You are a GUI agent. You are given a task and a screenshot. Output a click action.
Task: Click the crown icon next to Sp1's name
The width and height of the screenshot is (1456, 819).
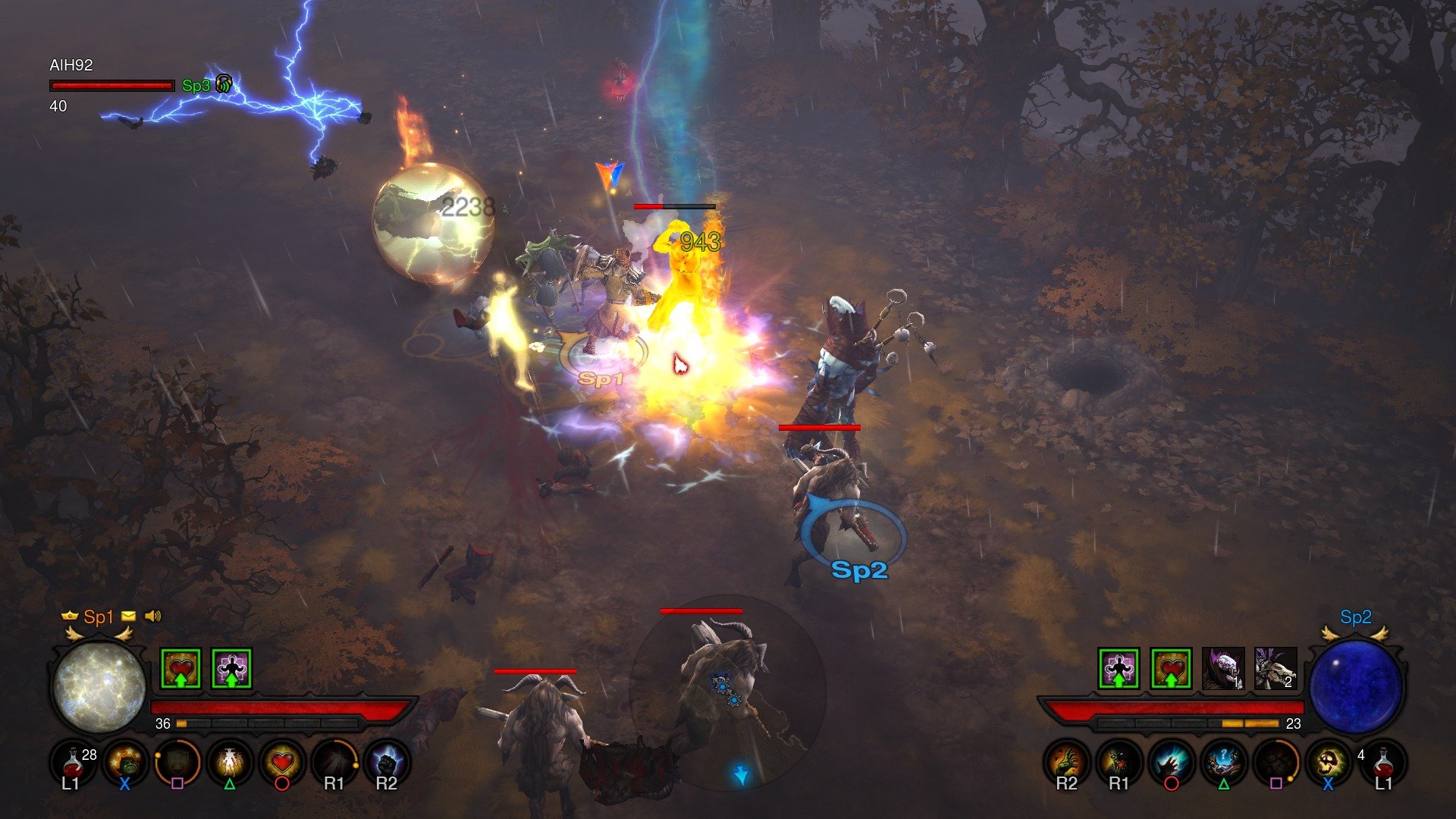pyautogui.click(x=69, y=617)
